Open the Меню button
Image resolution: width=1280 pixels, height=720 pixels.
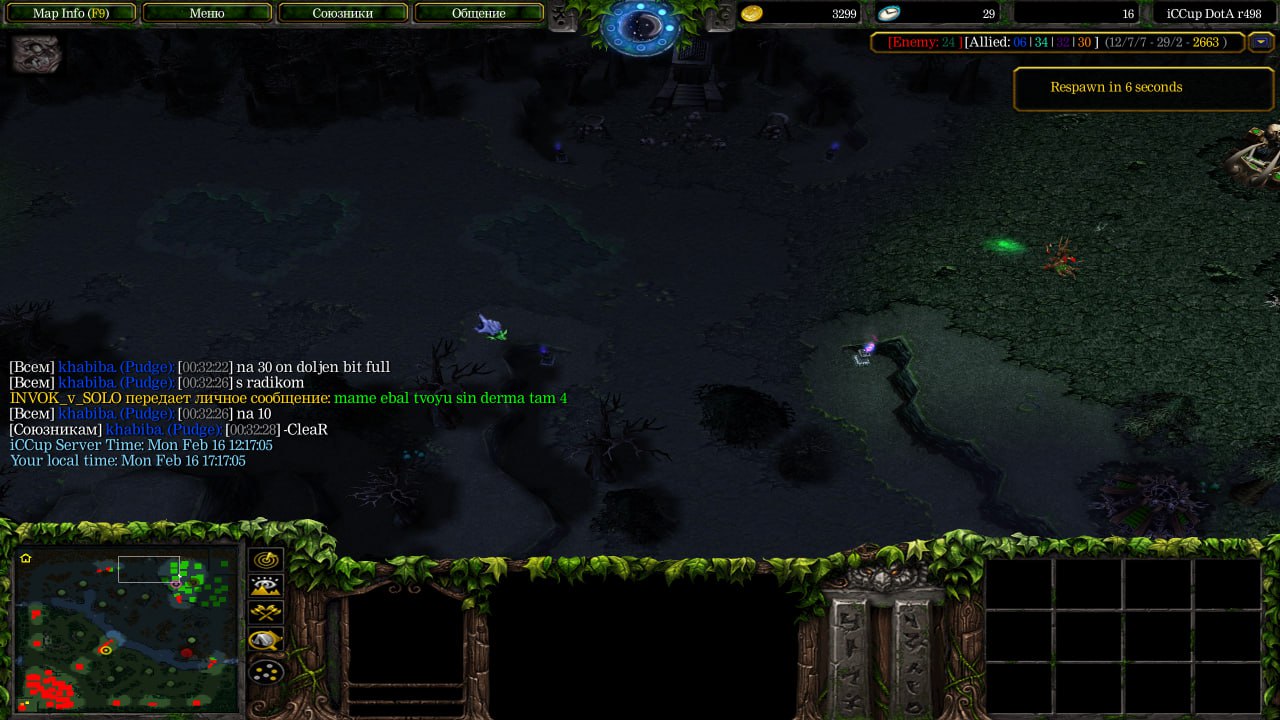click(x=207, y=13)
